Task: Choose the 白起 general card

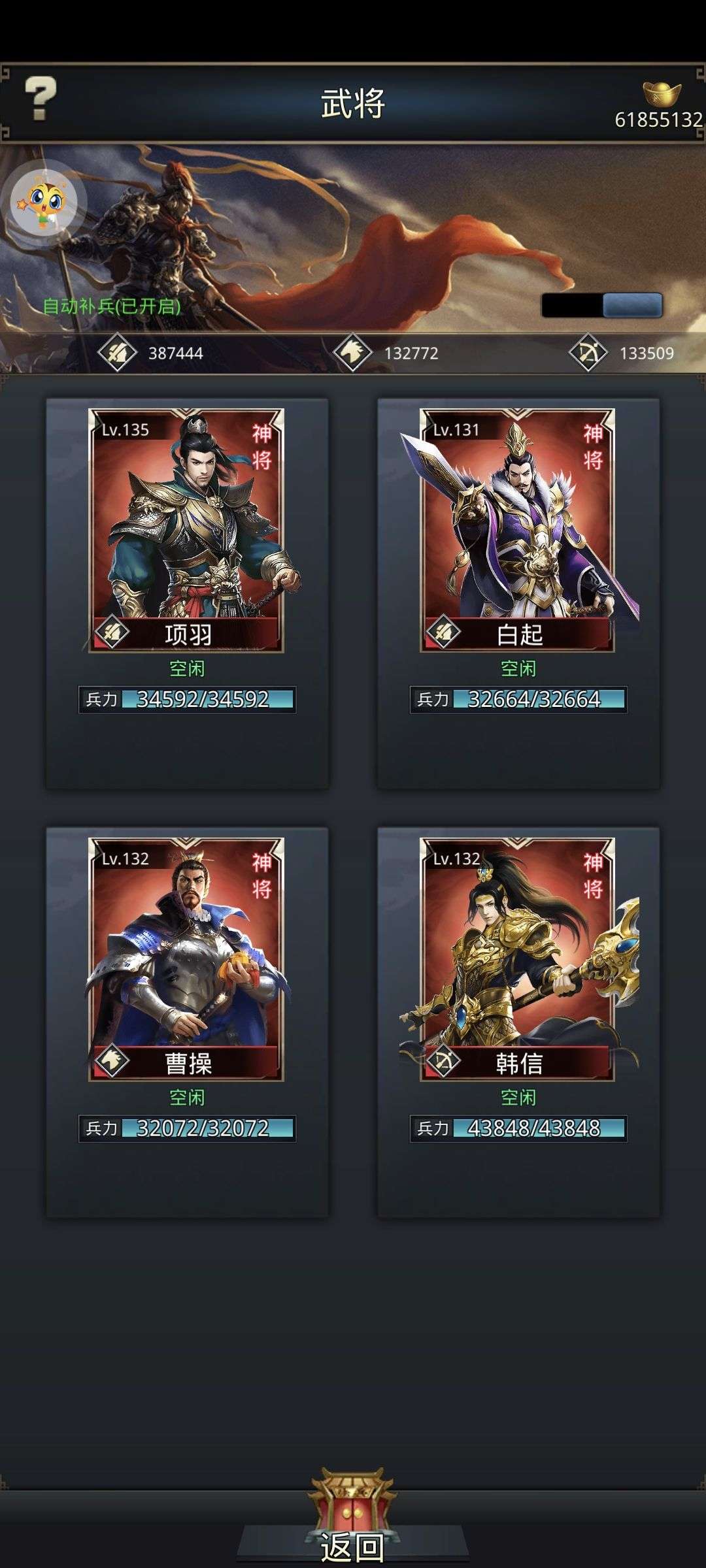Action: [518, 531]
